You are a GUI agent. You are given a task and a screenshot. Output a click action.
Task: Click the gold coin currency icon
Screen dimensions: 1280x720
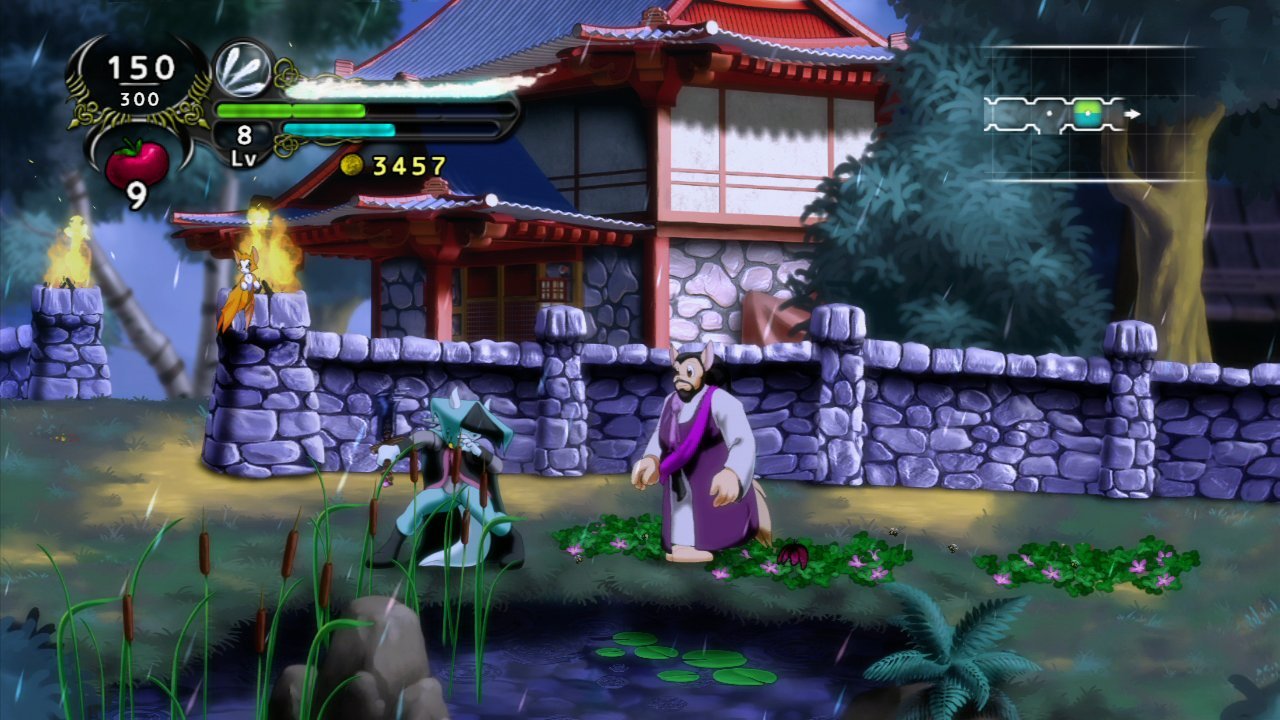[351, 165]
